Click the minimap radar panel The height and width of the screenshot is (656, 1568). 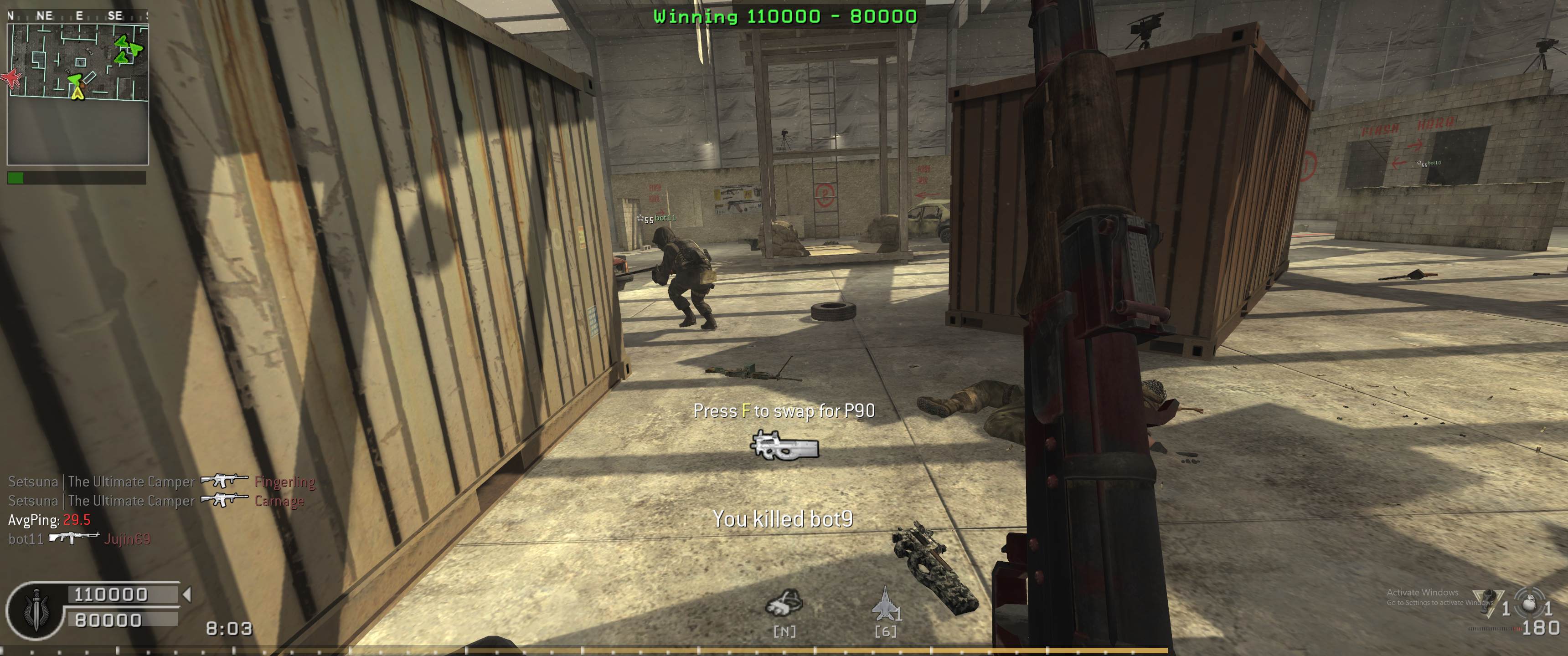tap(77, 94)
